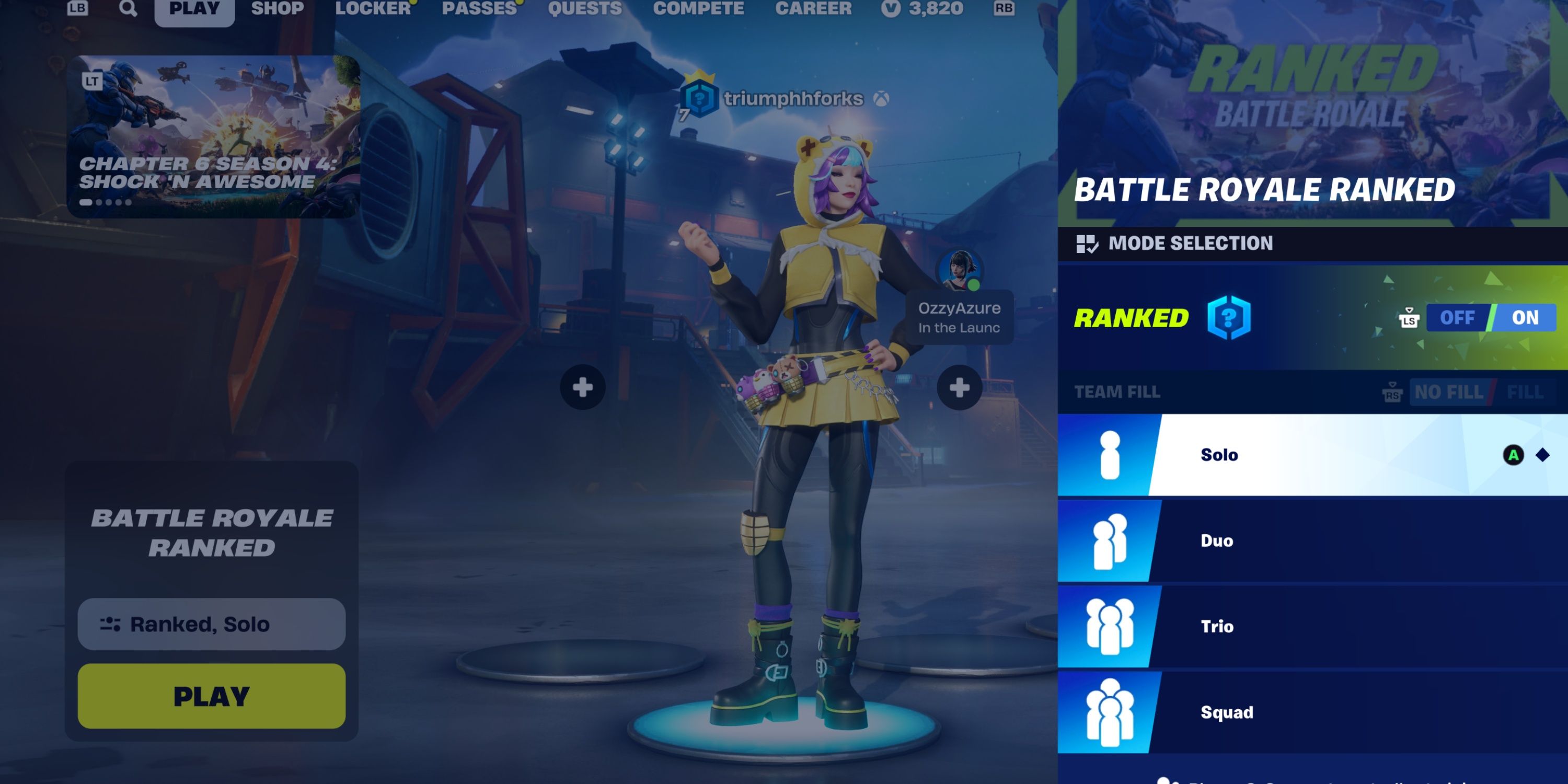
Task: Click the right plus icon to invite a player
Action: 961,388
